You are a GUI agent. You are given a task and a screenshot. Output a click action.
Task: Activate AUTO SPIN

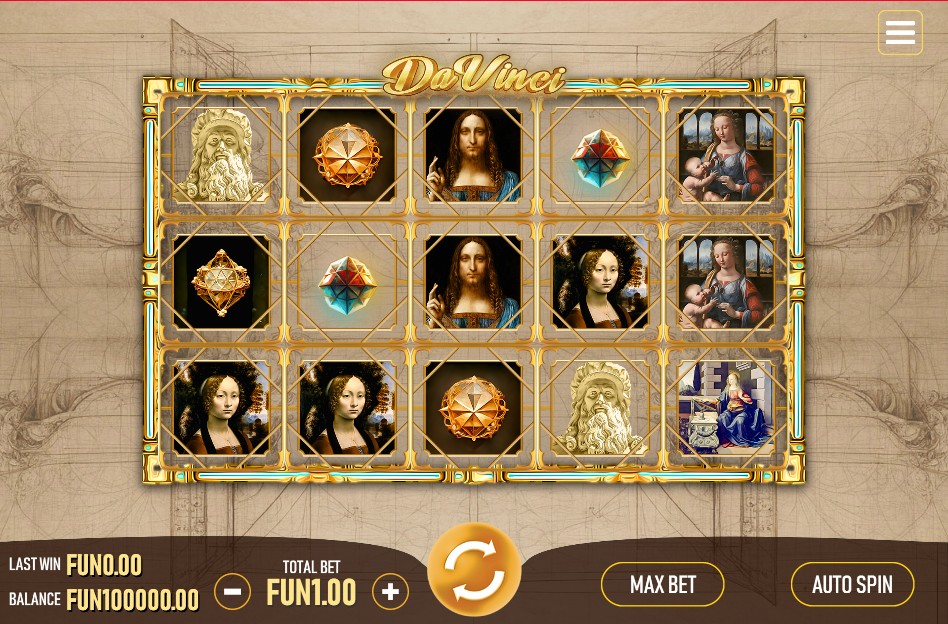[852, 584]
